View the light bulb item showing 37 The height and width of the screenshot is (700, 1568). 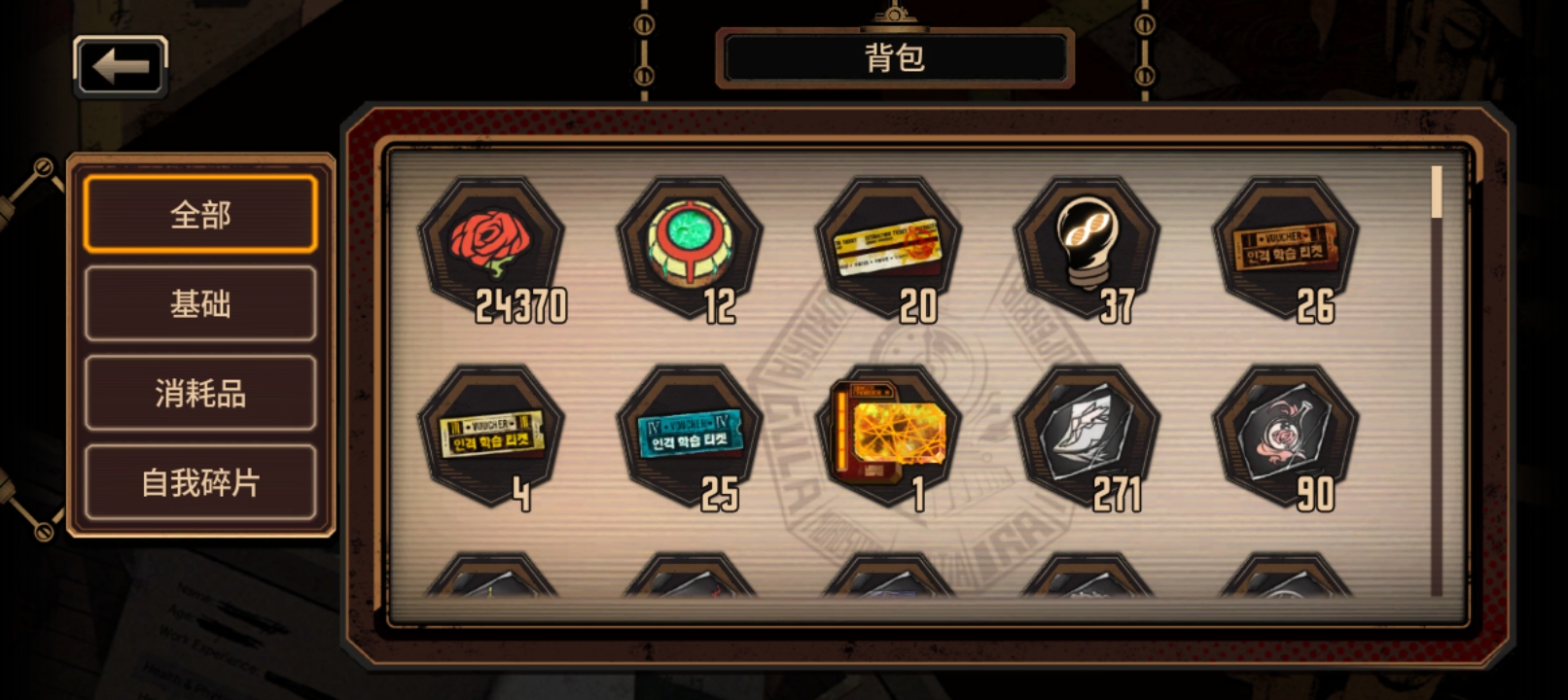coord(1094,243)
